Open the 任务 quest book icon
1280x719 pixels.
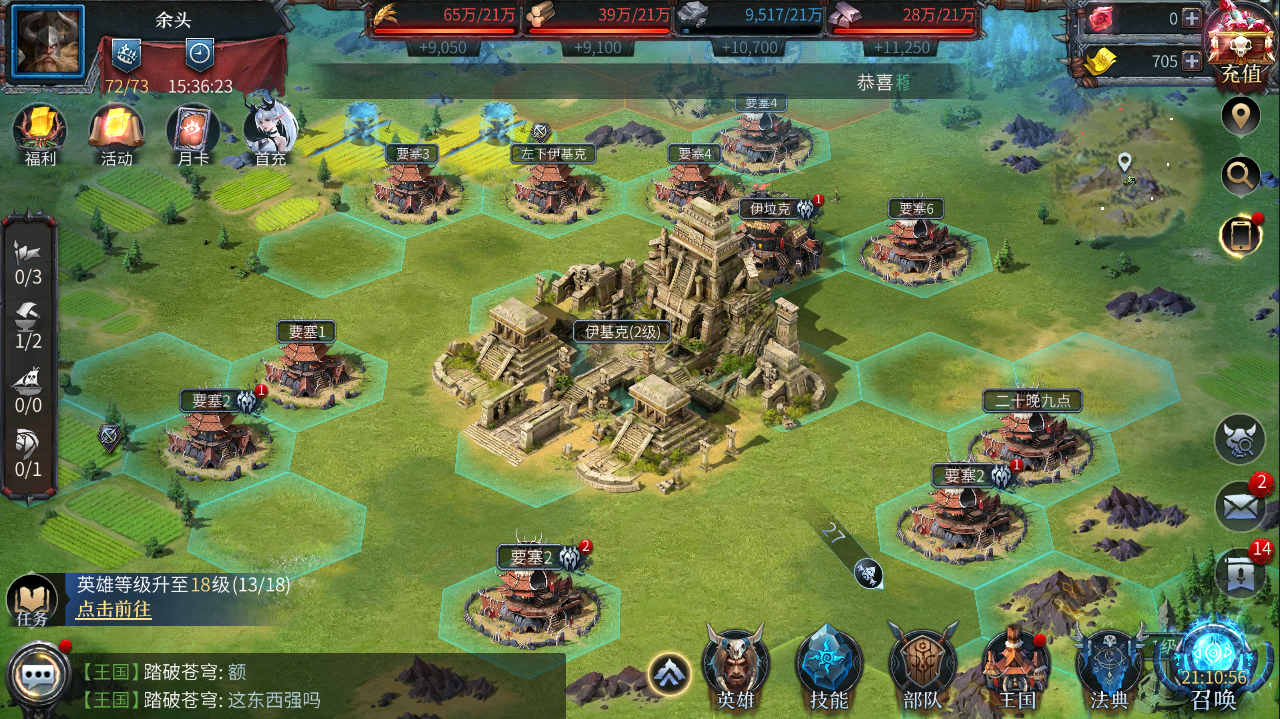[x=32, y=600]
